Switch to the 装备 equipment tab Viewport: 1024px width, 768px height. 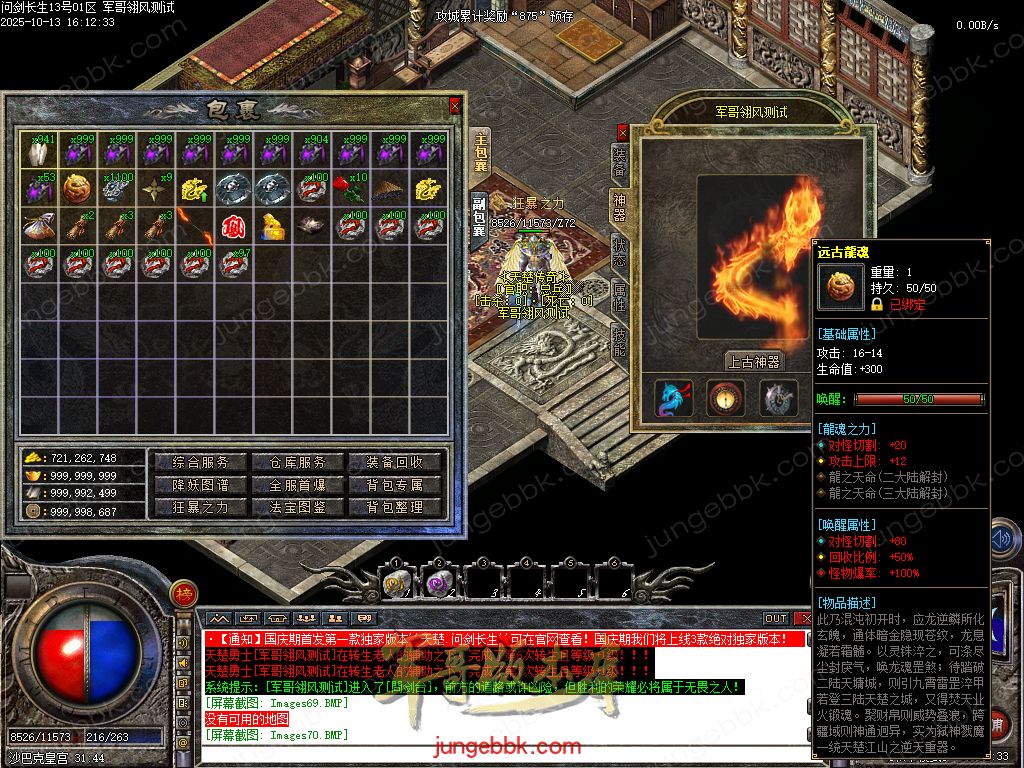point(620,162)
